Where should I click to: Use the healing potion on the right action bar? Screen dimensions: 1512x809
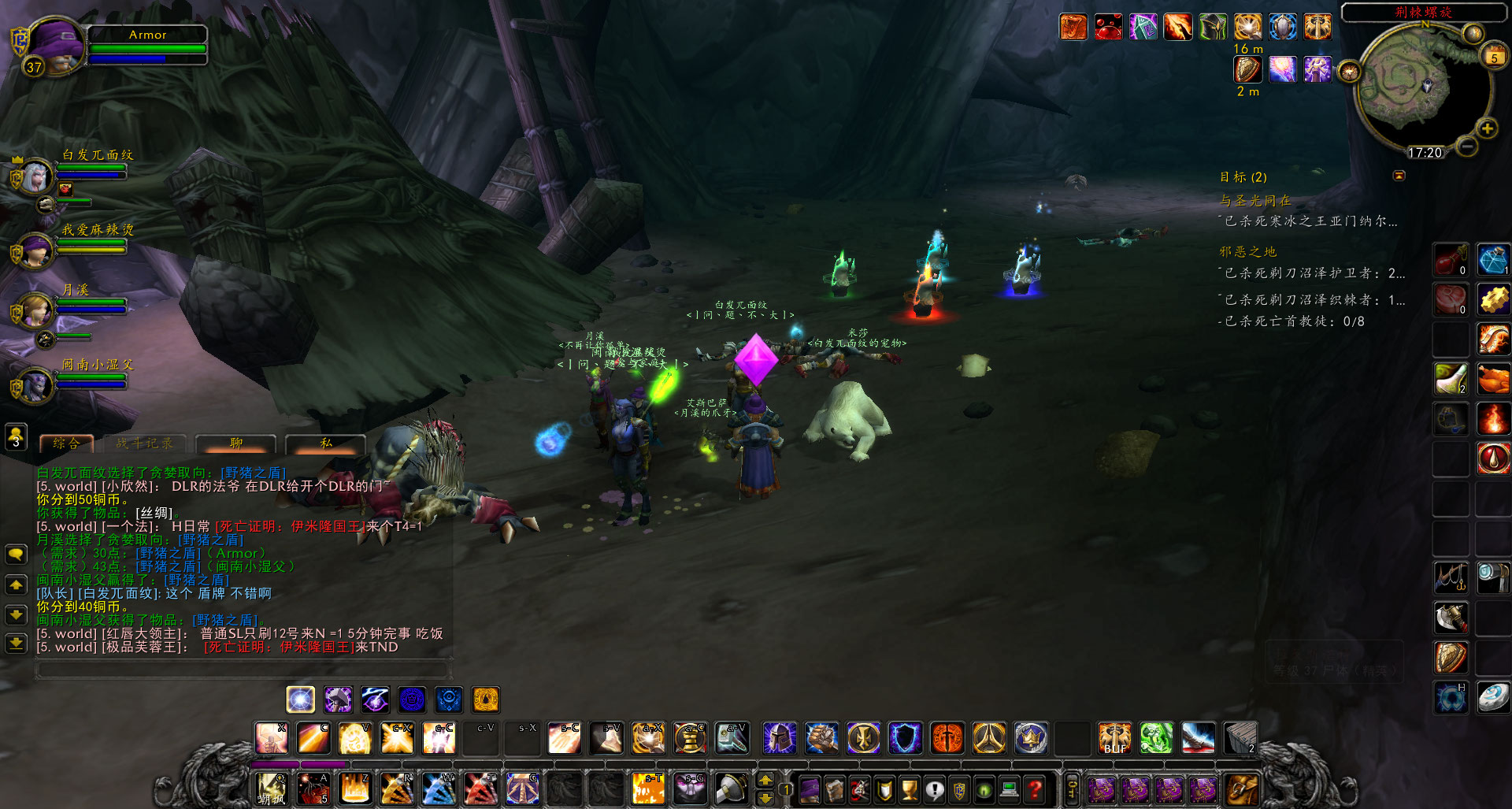point(1450,260)
